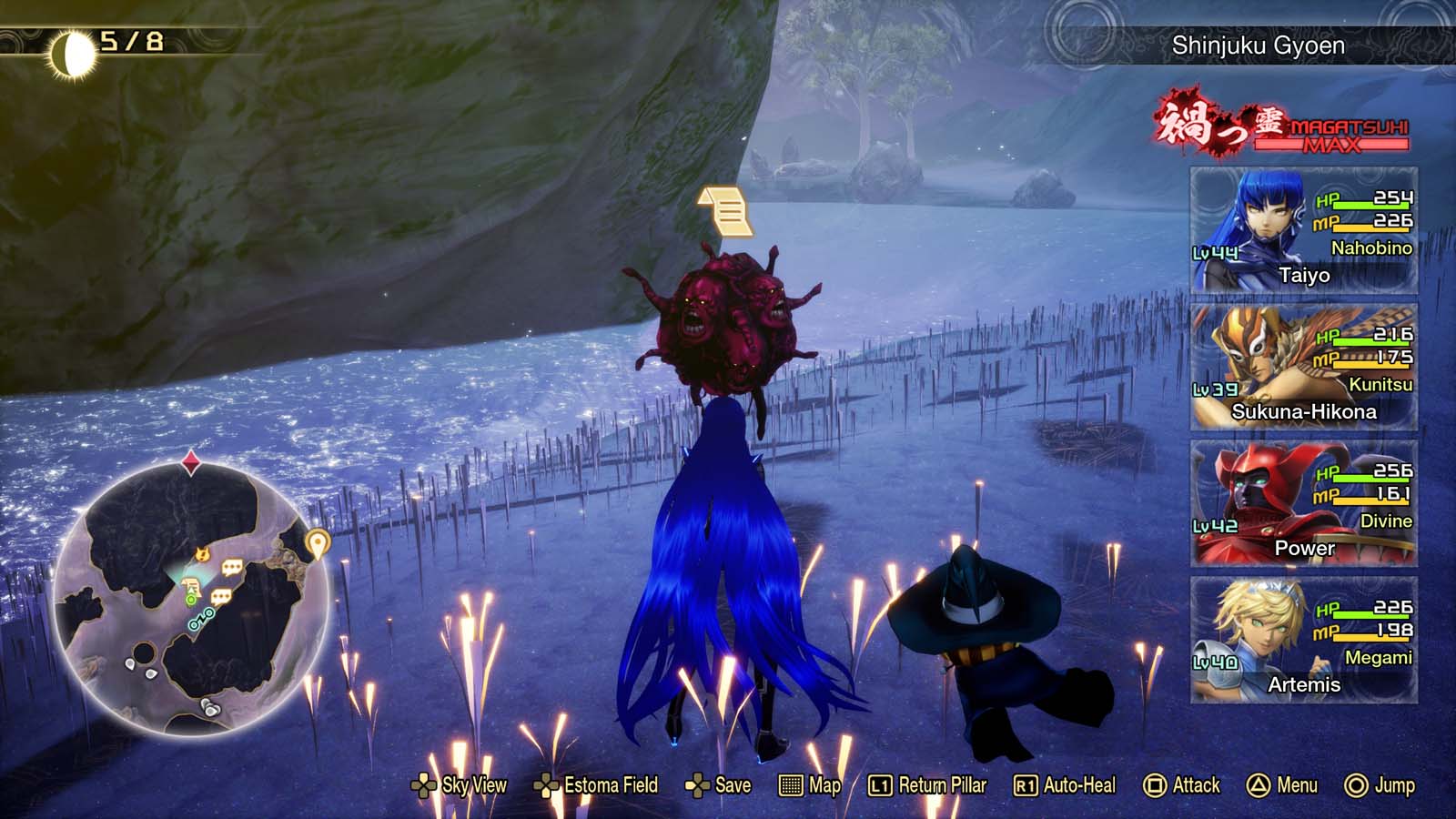Activate the Estoma Field command icon
This screenshot has height=819, width=1456.
coord(547,784)
